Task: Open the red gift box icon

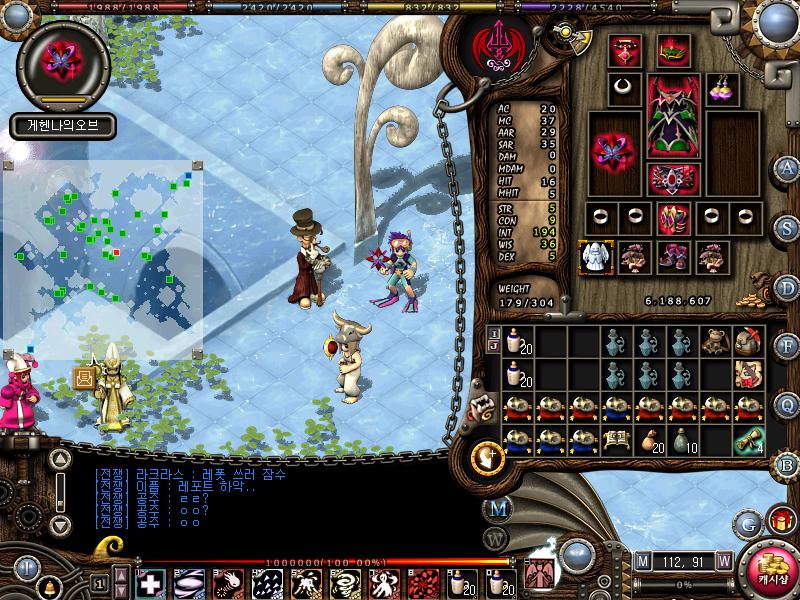Action: [x=780, y=521]
